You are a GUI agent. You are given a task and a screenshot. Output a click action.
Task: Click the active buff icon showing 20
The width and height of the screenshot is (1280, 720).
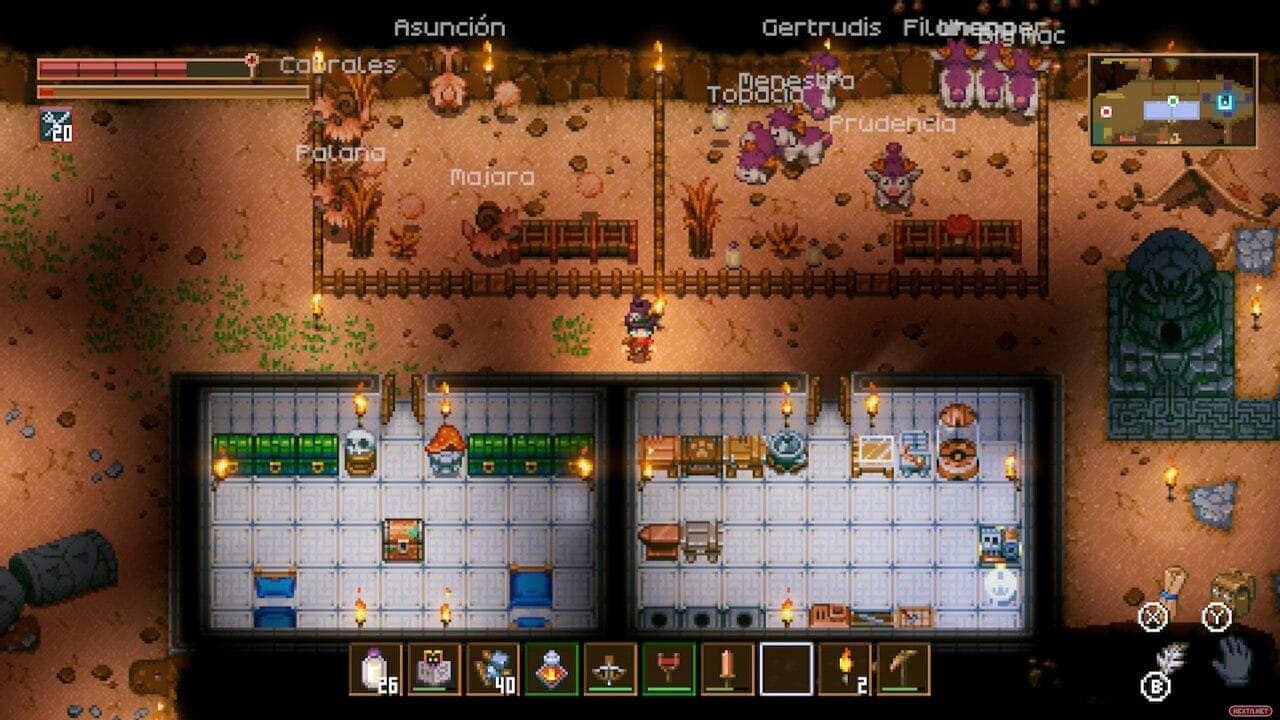coord(55,125)
